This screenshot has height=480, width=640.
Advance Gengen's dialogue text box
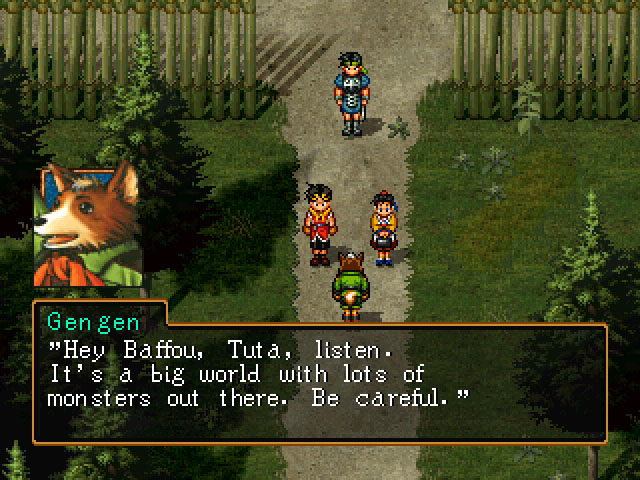(320, 383)
